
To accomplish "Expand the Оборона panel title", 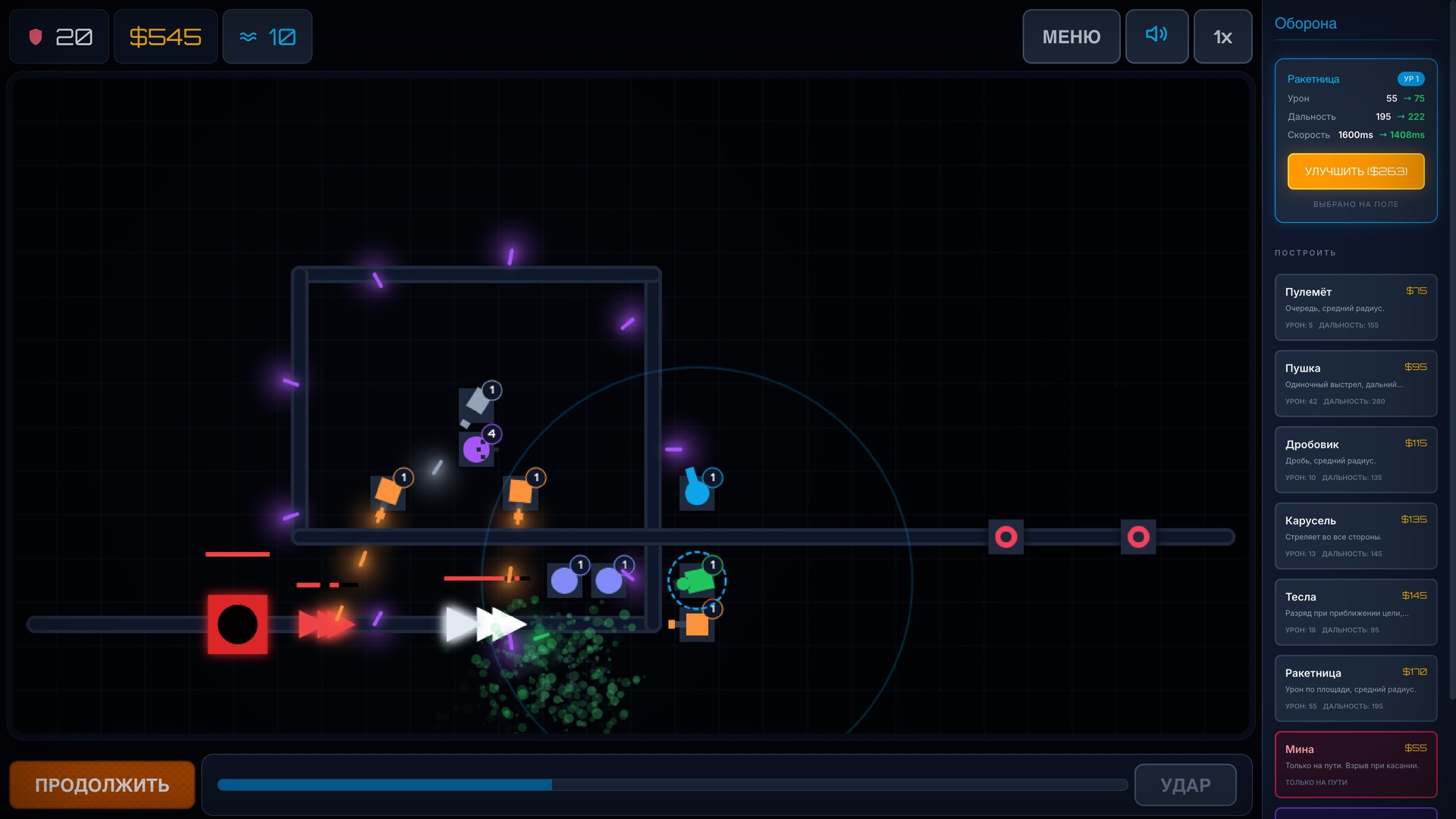I will [1305, 24].
